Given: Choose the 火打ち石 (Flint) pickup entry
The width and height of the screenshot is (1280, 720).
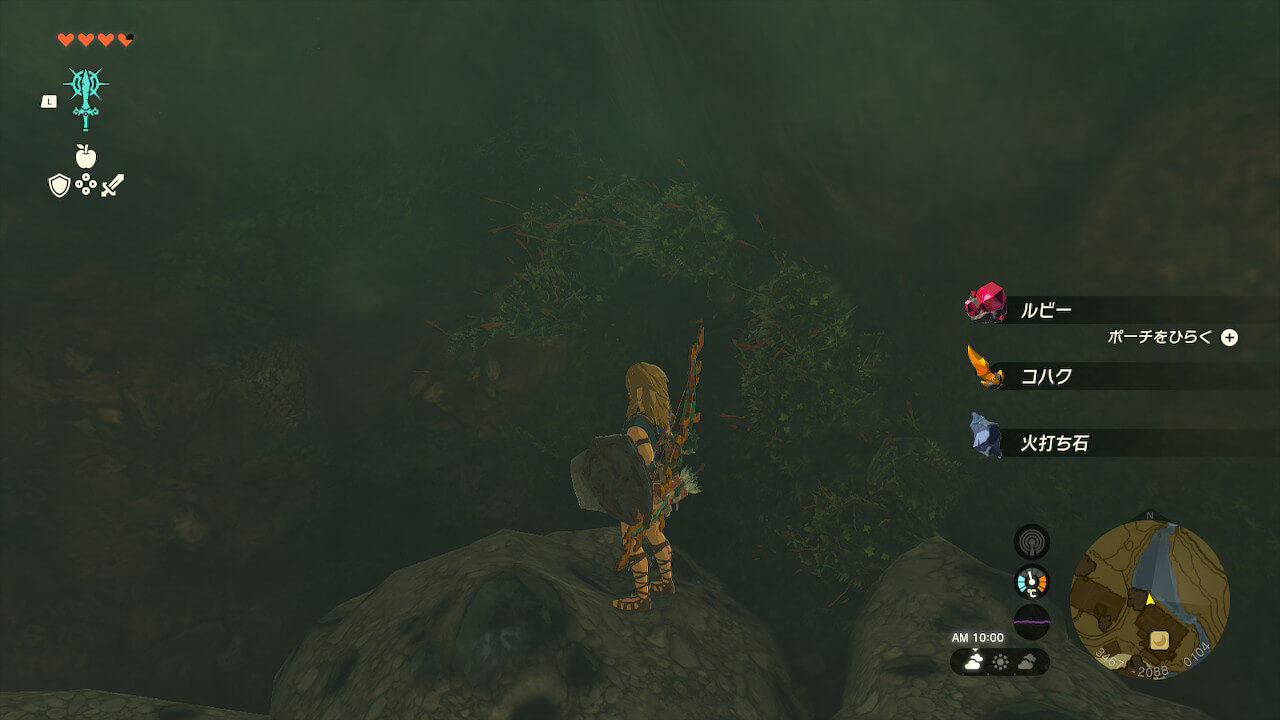Looking at the screenshot, I should coord(1053,443).
